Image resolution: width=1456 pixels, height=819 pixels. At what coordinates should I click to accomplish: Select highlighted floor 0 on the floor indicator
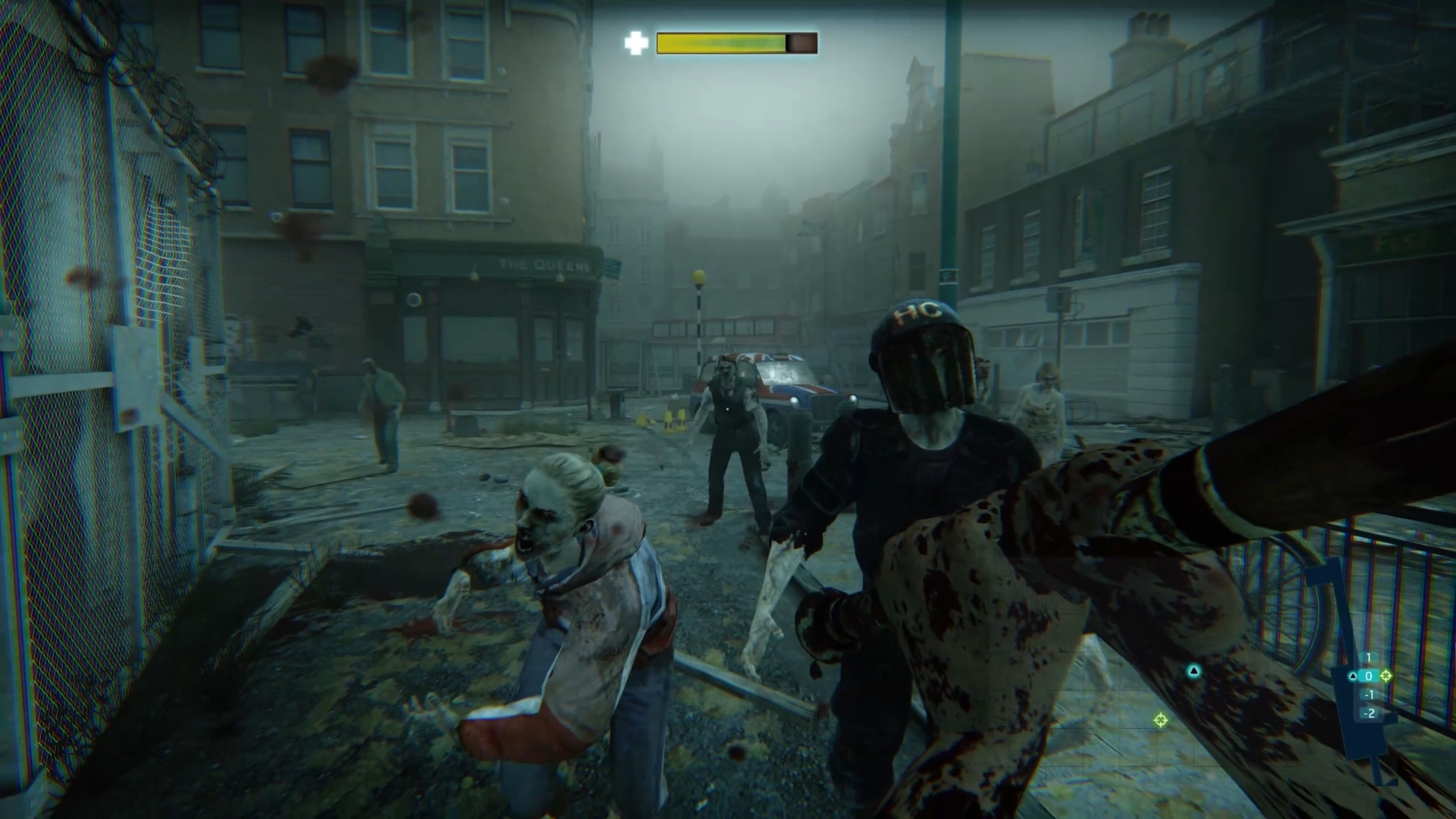tap(1369, 676)
